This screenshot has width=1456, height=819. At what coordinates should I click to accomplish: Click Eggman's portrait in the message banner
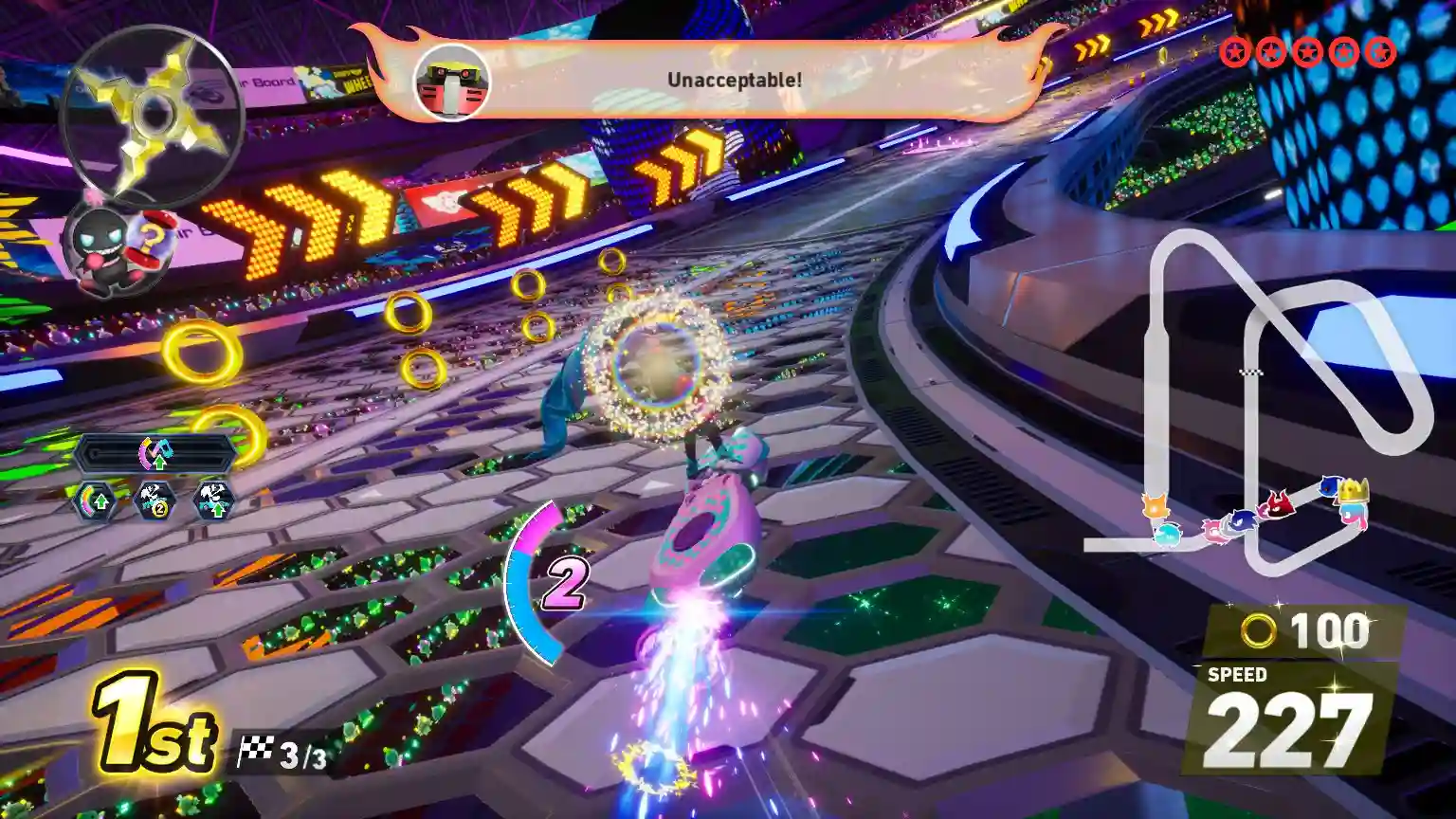coord(452,82)
